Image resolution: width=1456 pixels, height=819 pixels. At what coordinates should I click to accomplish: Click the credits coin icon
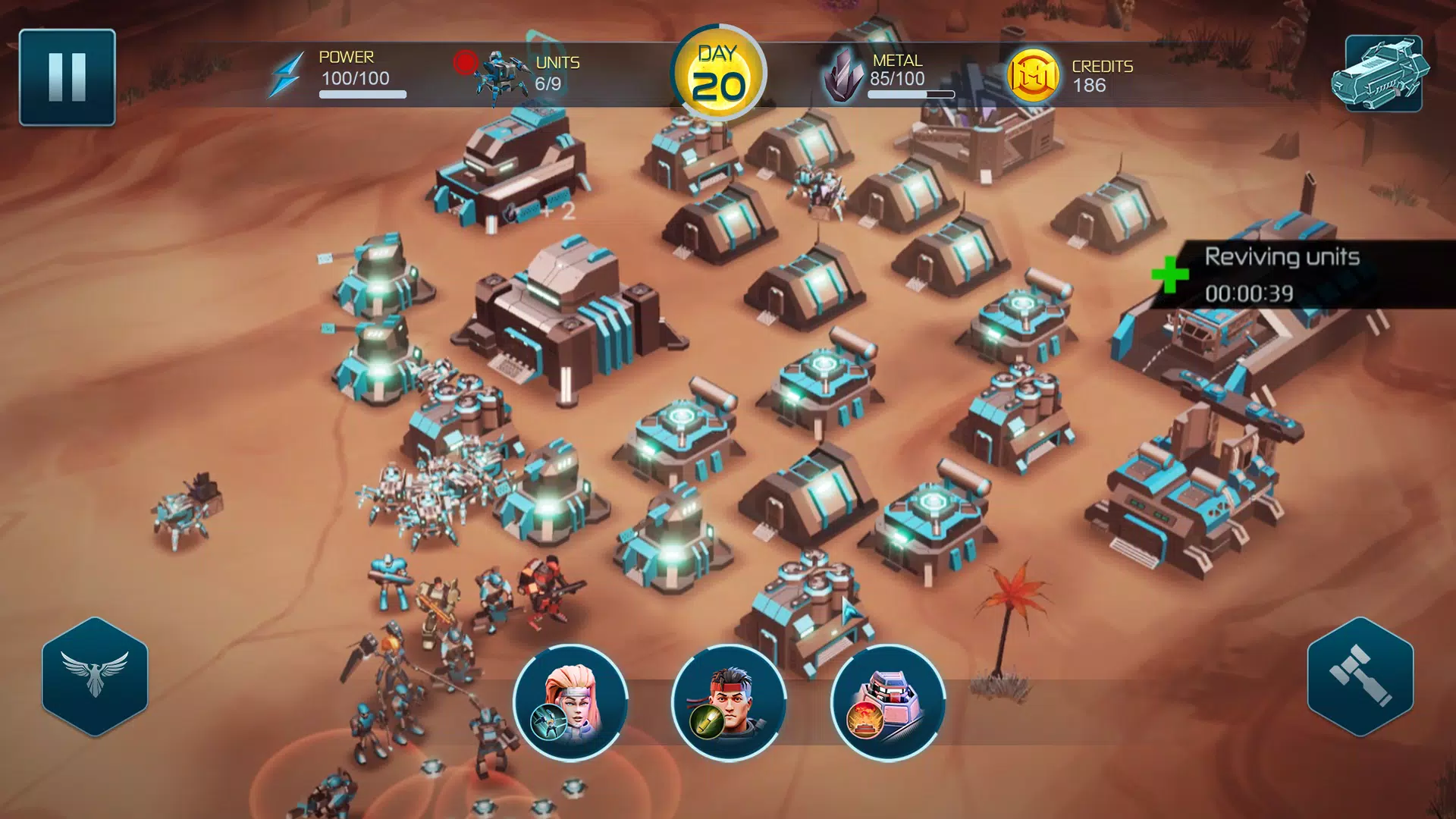tap(1033, 75)
